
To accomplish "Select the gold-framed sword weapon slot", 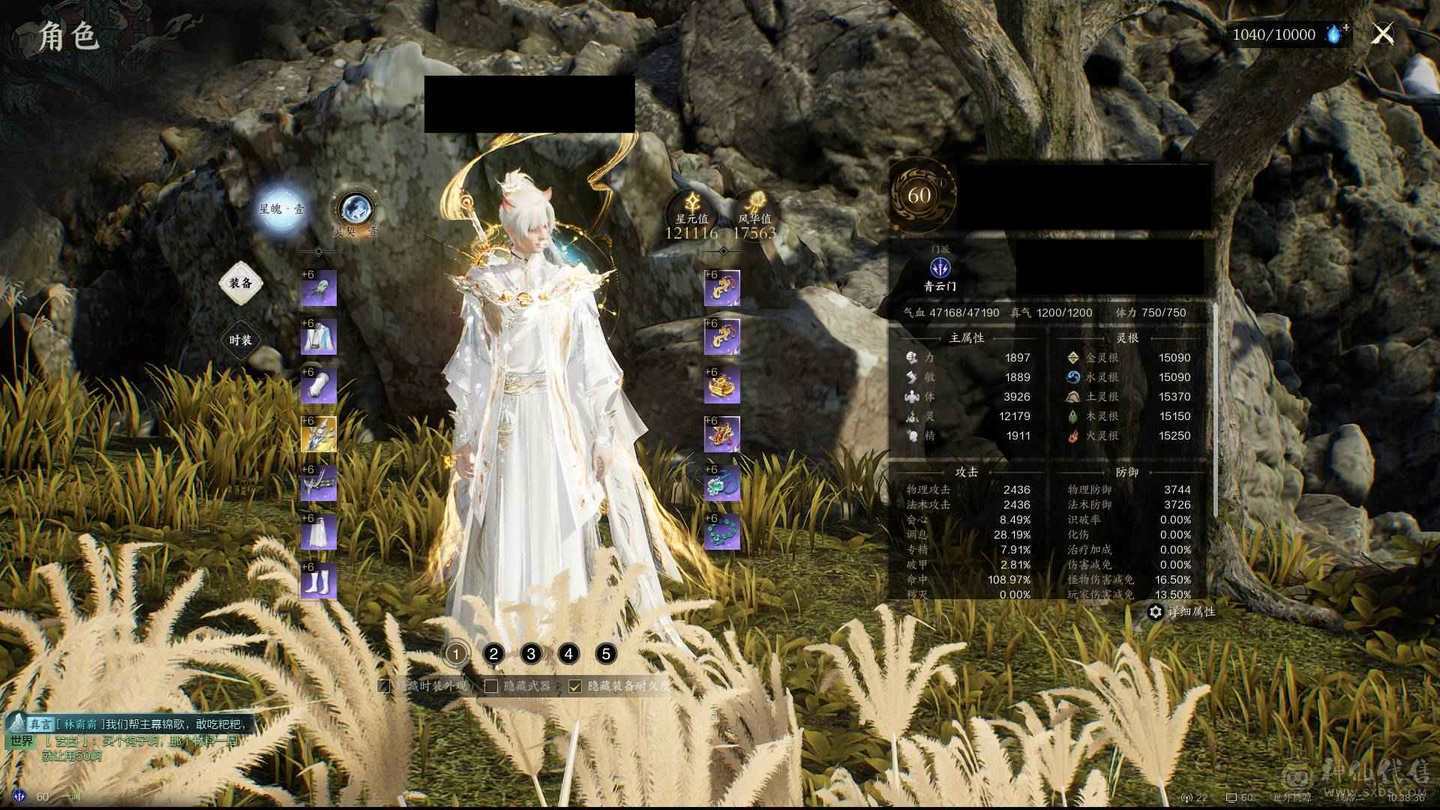I will (319, 435).
